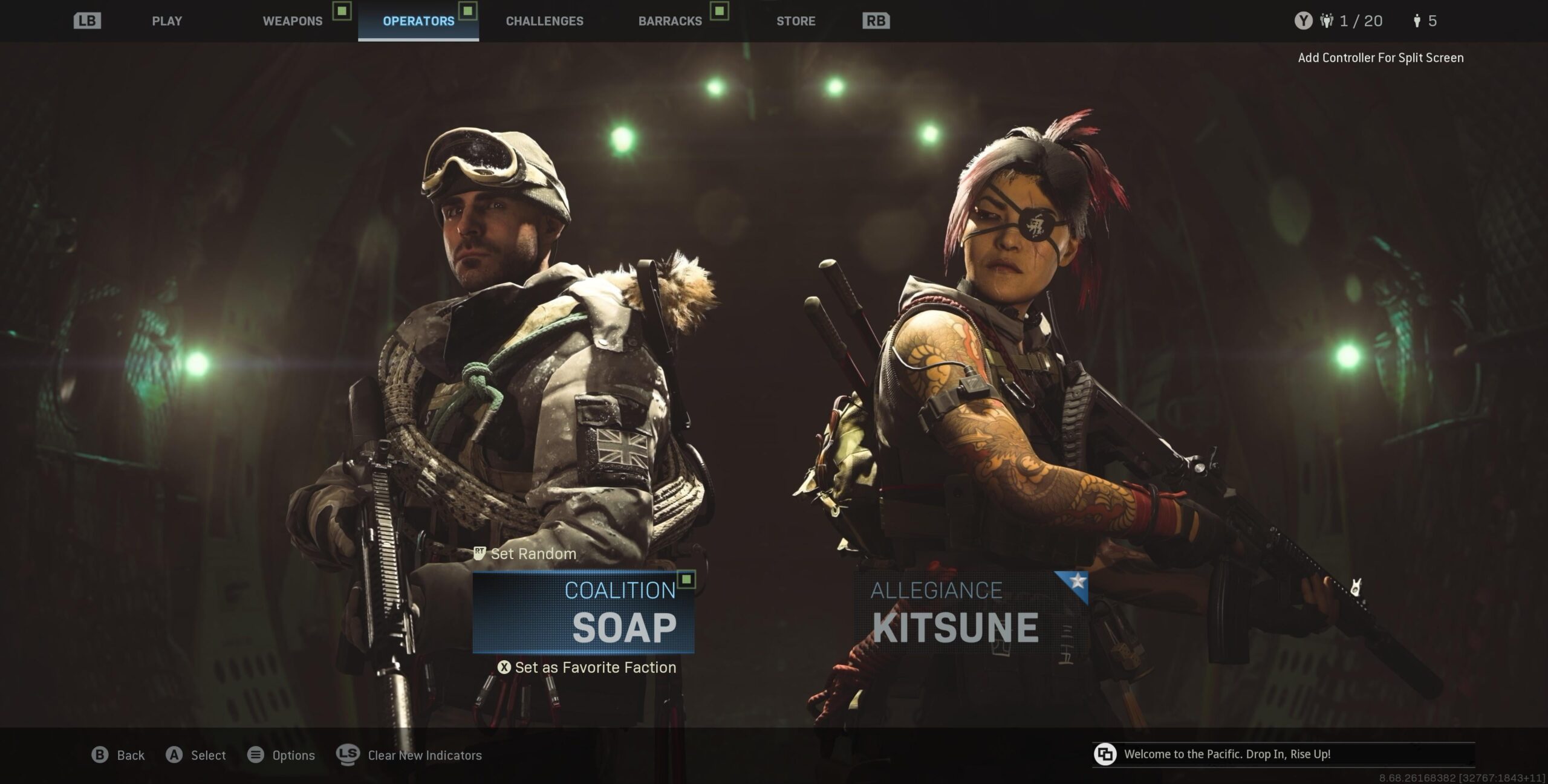
Task: Select the Allegiance Kitsune faction tile
Action: [971, 612]
